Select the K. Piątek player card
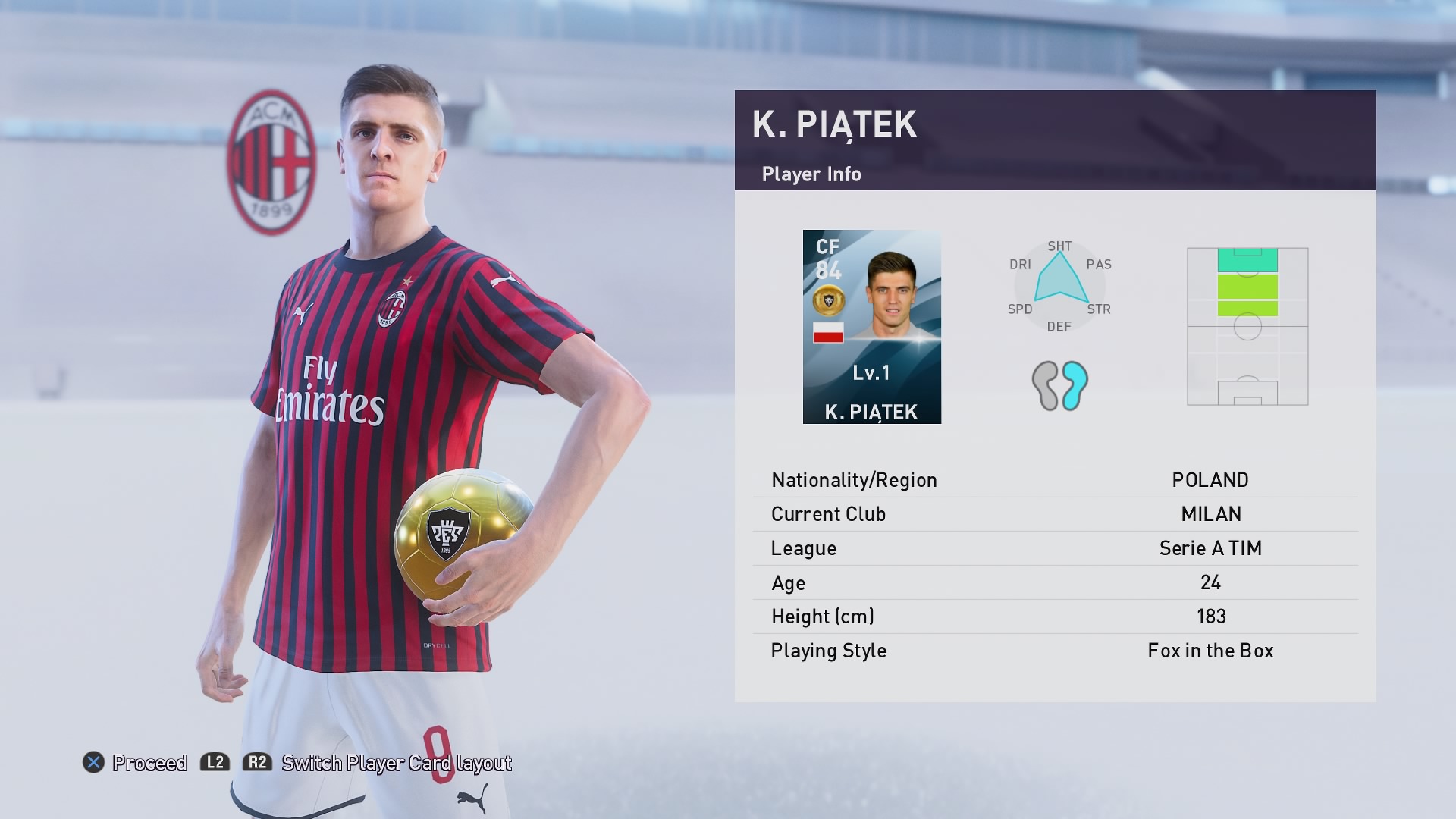Image resolution: width=1456 pixels, height=819 pixels. [x=871, y=327]
